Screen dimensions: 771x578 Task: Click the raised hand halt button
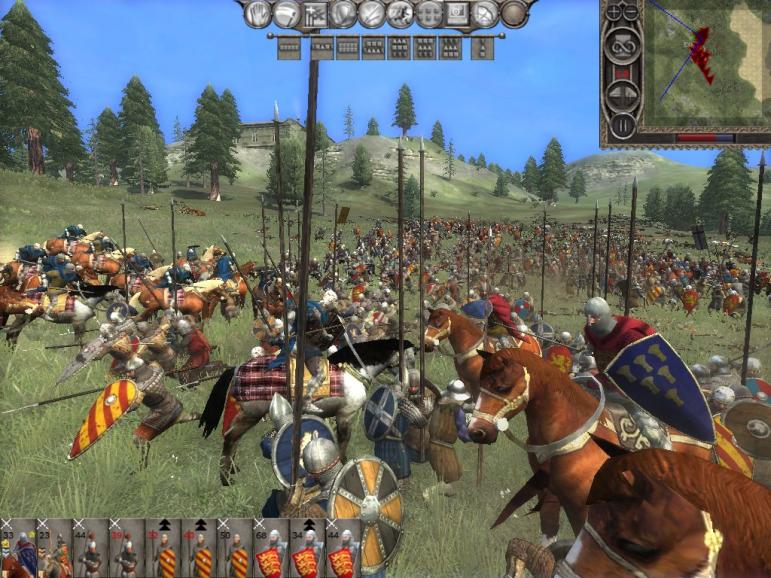[258, 13]
